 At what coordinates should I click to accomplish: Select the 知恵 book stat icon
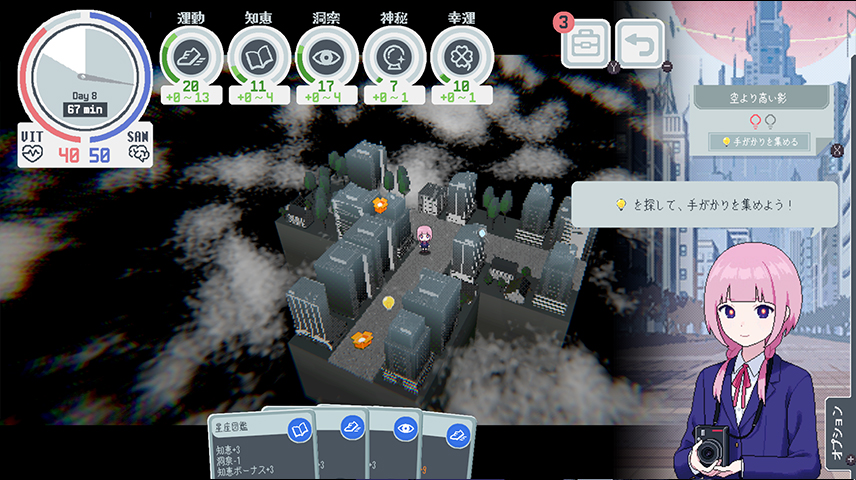coord(258,55)
